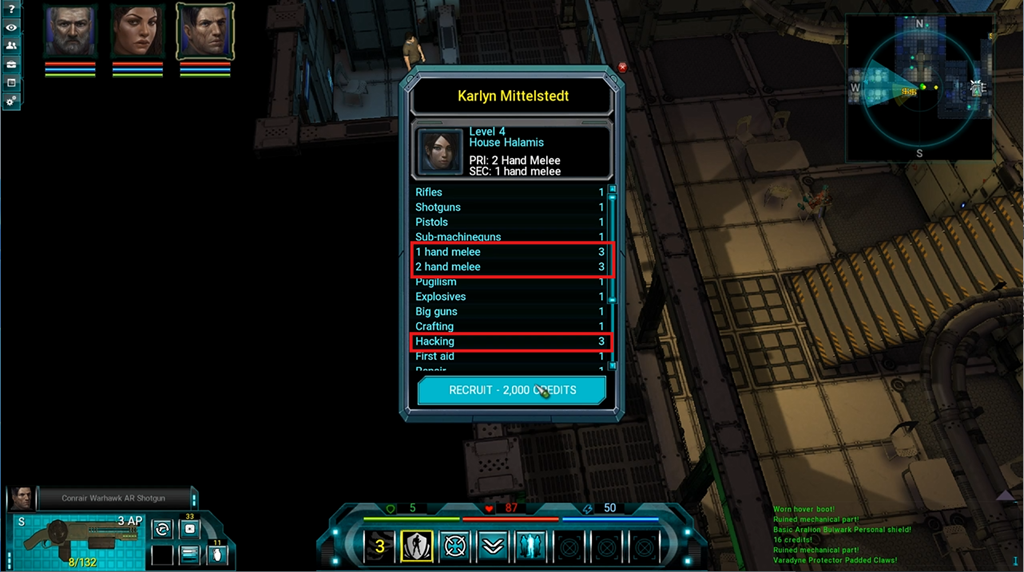This screenshot has height=572, width=1024.
Task: Pick the highlighted scarred man portrait
Action: click(x=205, y=31)
